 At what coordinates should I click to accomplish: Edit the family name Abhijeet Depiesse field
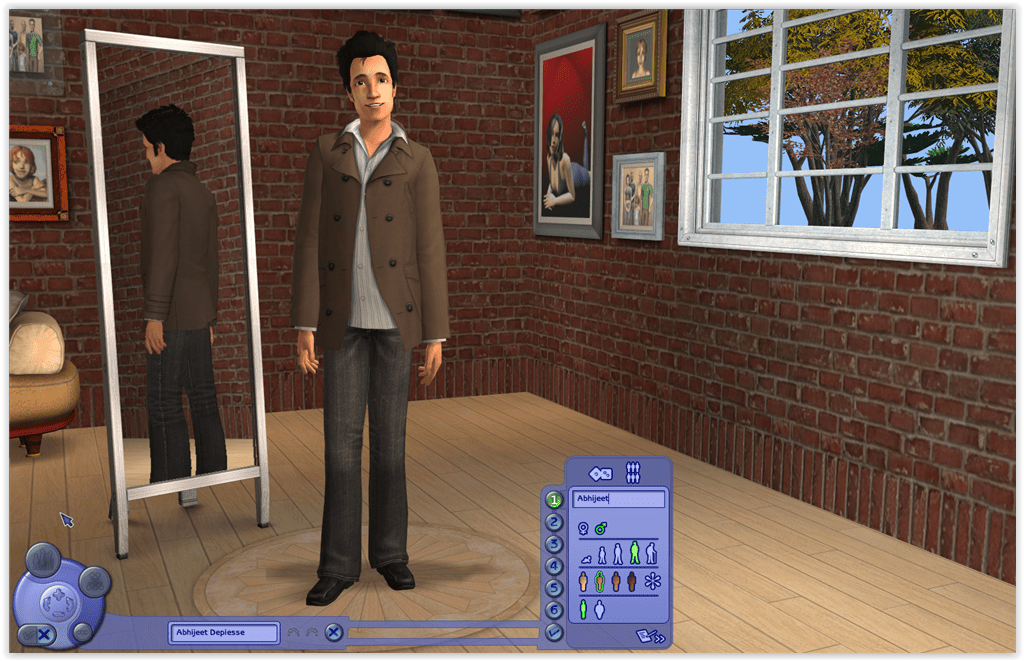point(223,632)
